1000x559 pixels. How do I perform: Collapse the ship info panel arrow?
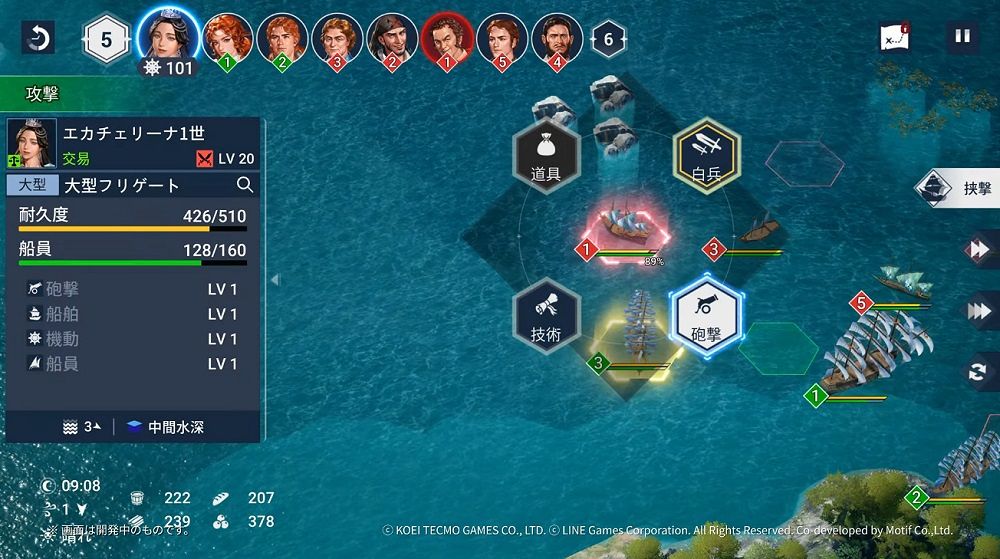pos(275,280)
